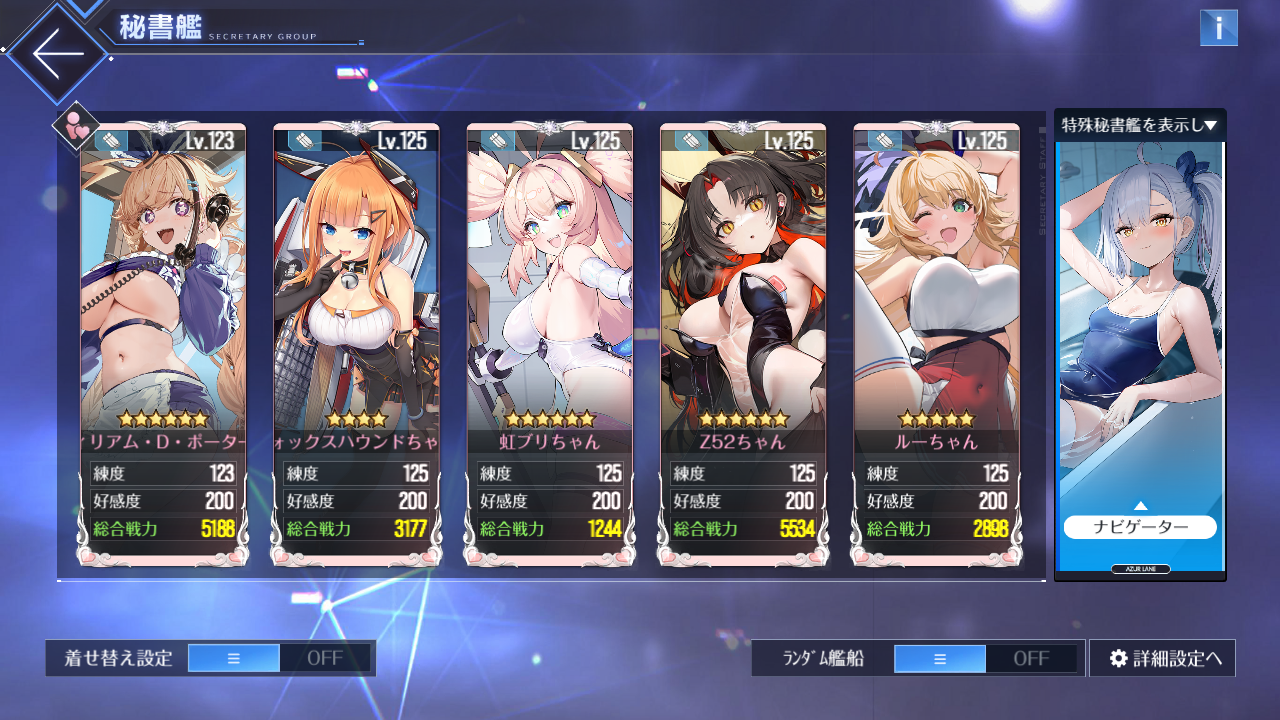The image size is (1280, 720).
Task: Toggle the 着せ替え設定 switch
Action: pyautogui.click(x=279, y=658)
